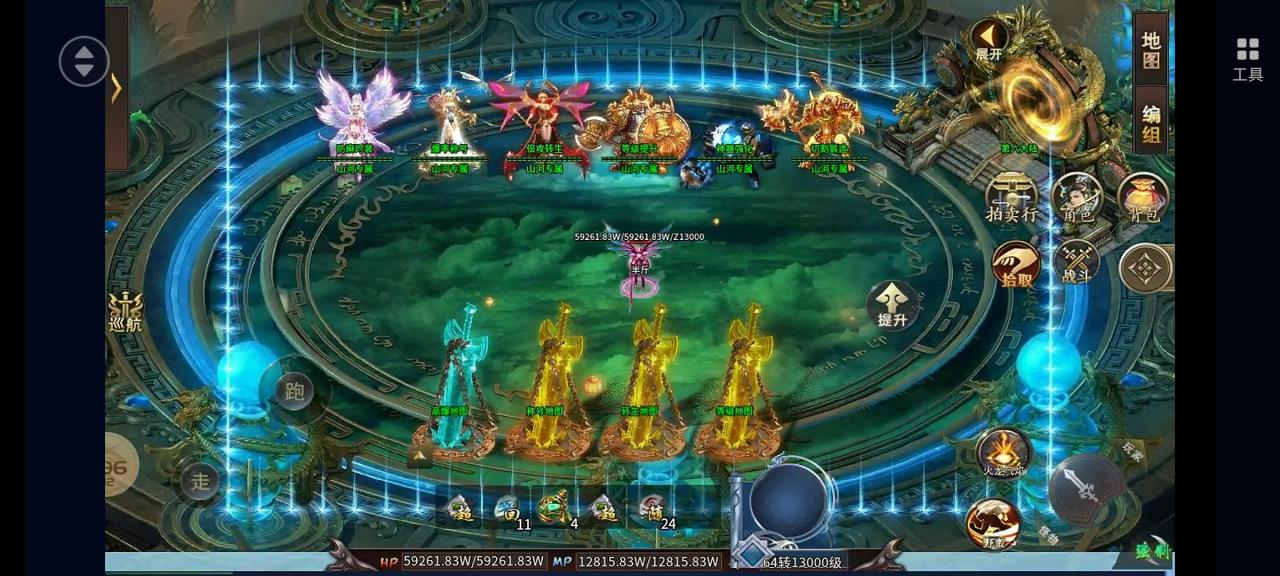This screenshot has height=576, width=1280.
Task: Hit the sword basic attack button
Action: 1085,489
